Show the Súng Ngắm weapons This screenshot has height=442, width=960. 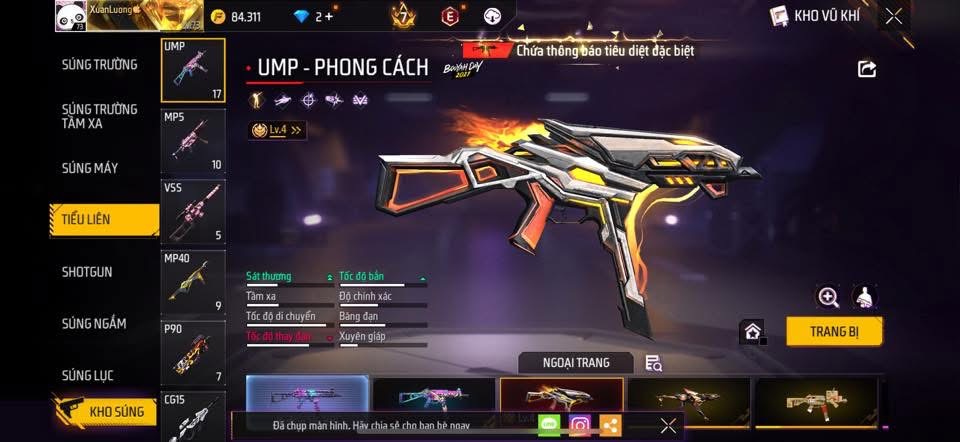point(94,323)
